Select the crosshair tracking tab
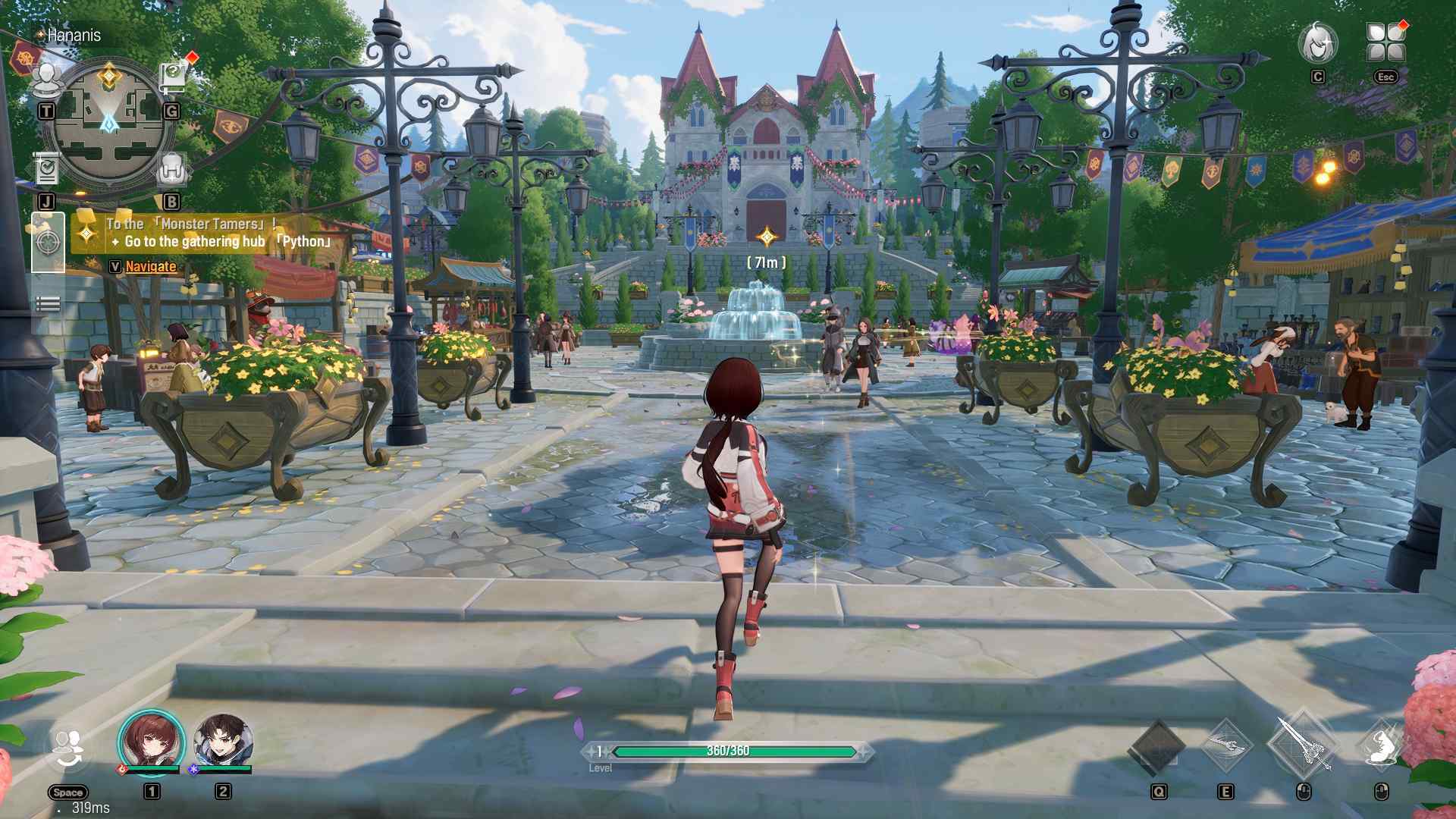The image size is (1456, 819). tap(48, 243)
